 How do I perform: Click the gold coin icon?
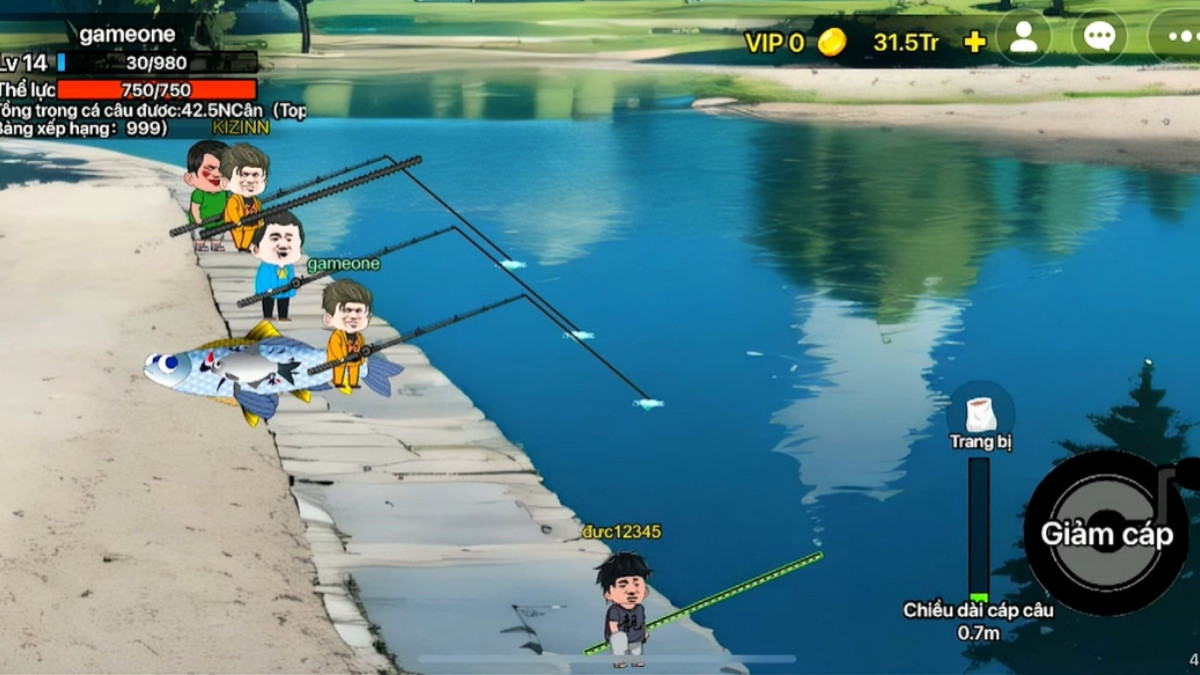[x=832, y=42]
